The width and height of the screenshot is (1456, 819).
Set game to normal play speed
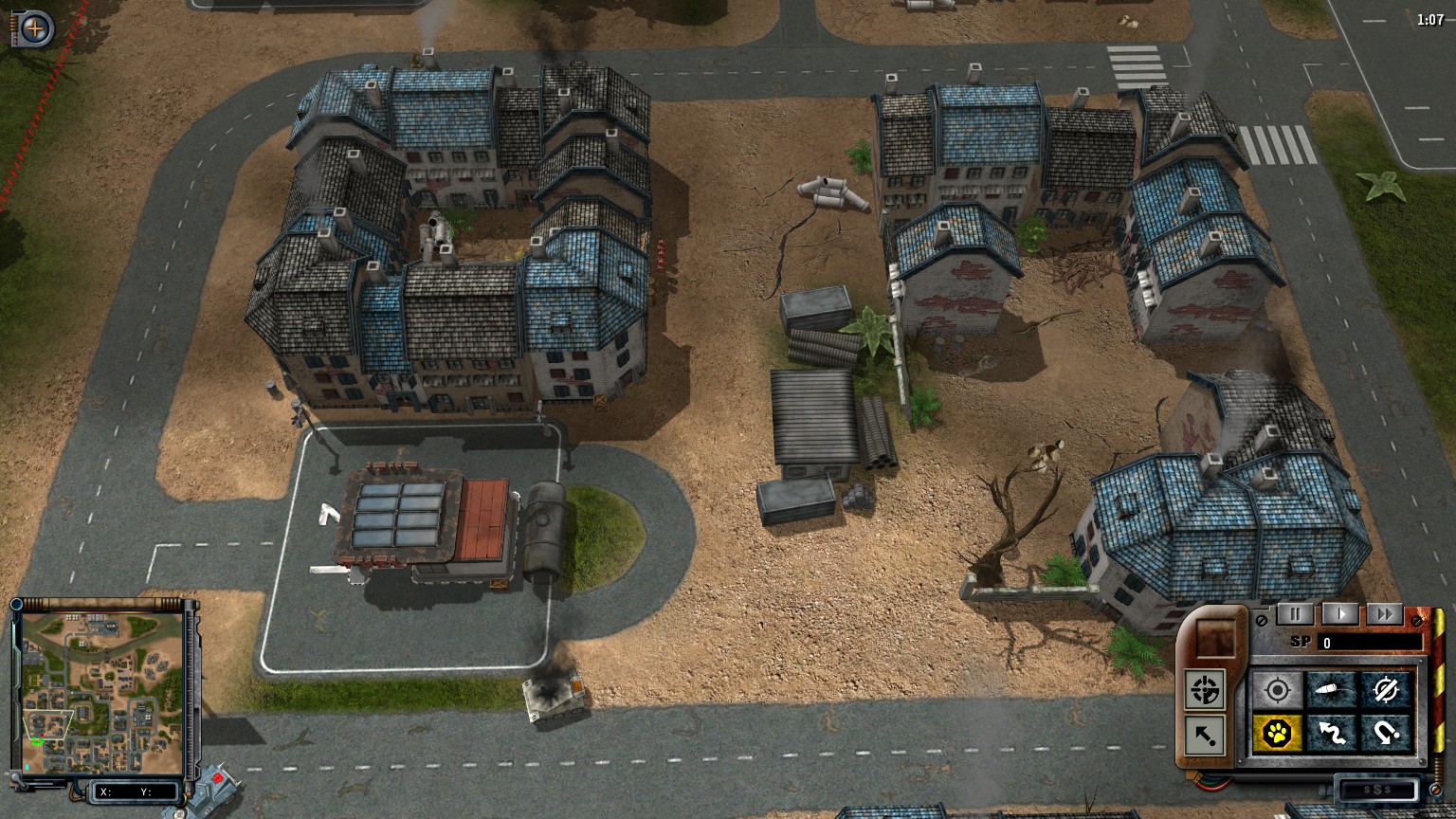[1339, 614]
